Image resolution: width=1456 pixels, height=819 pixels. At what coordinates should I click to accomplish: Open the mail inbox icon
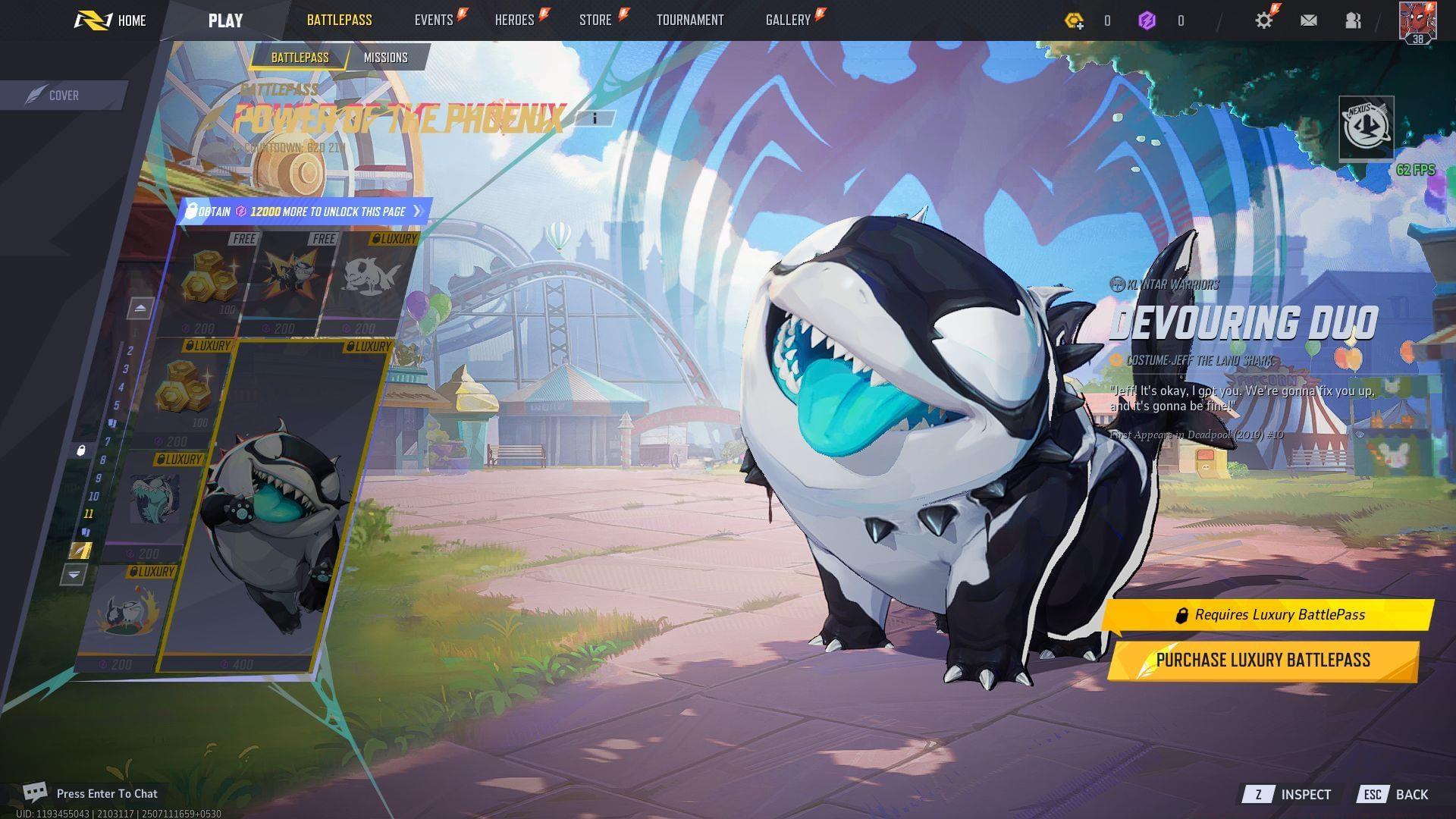(x=1309, y=20)
